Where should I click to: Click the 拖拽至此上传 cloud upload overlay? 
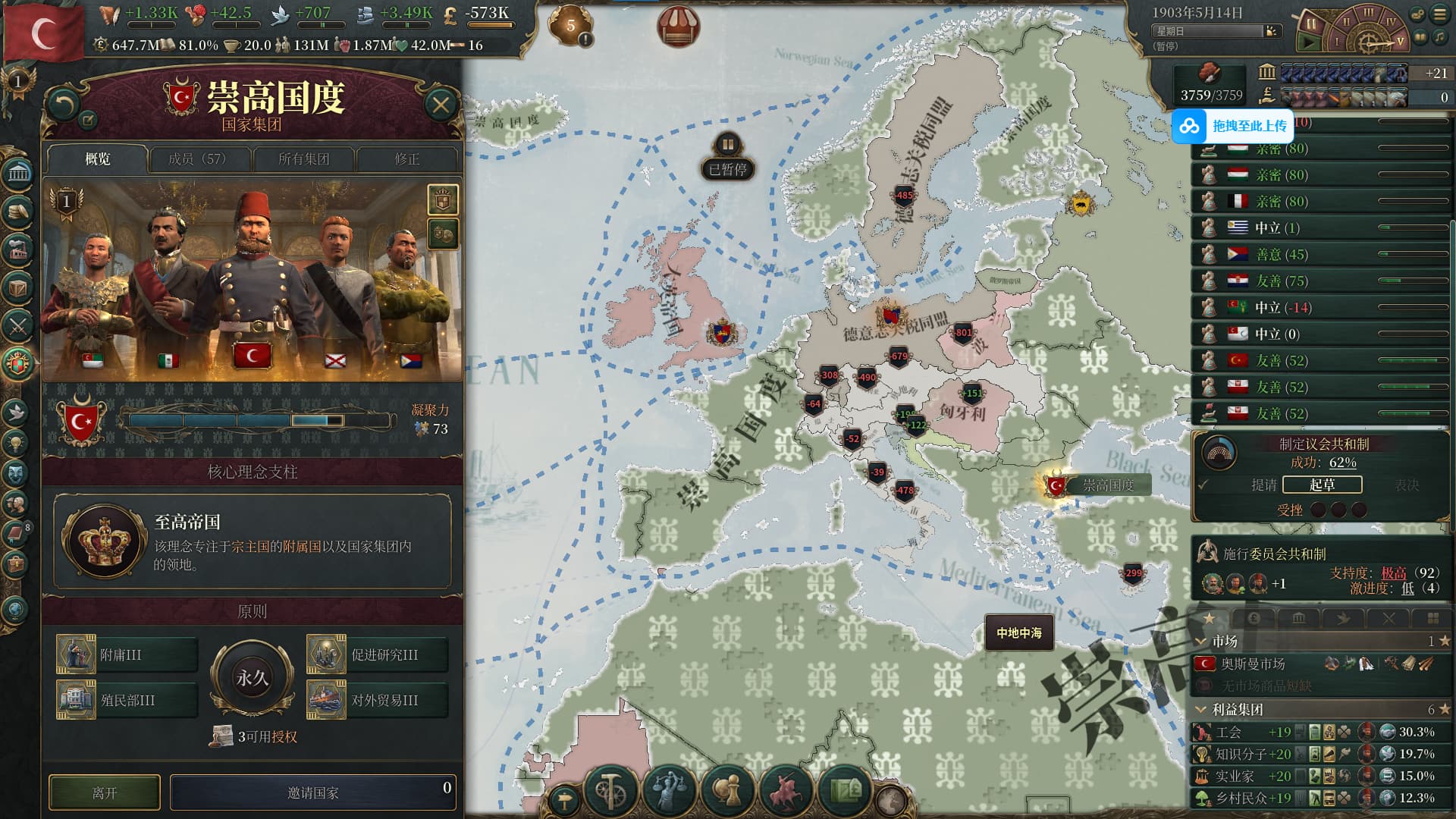coord(1232,126)
